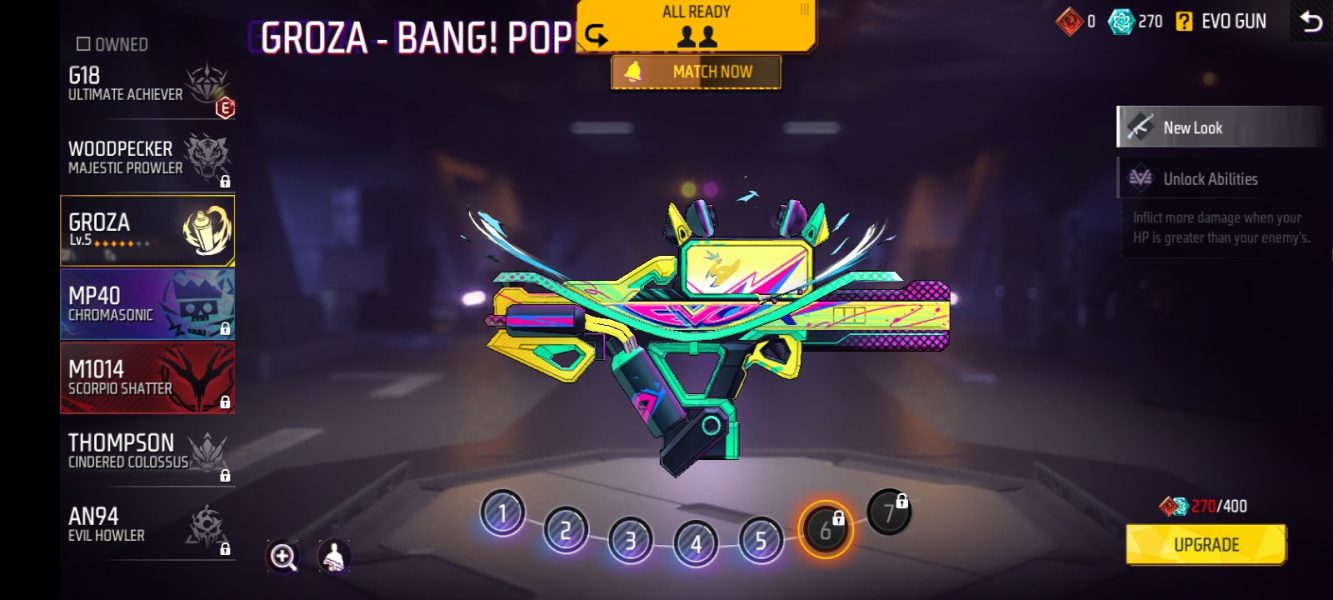This screenshot has height=600, width=1333.
Task: Choose the AN94 Evil Howler skin
Action: [148, 525]
